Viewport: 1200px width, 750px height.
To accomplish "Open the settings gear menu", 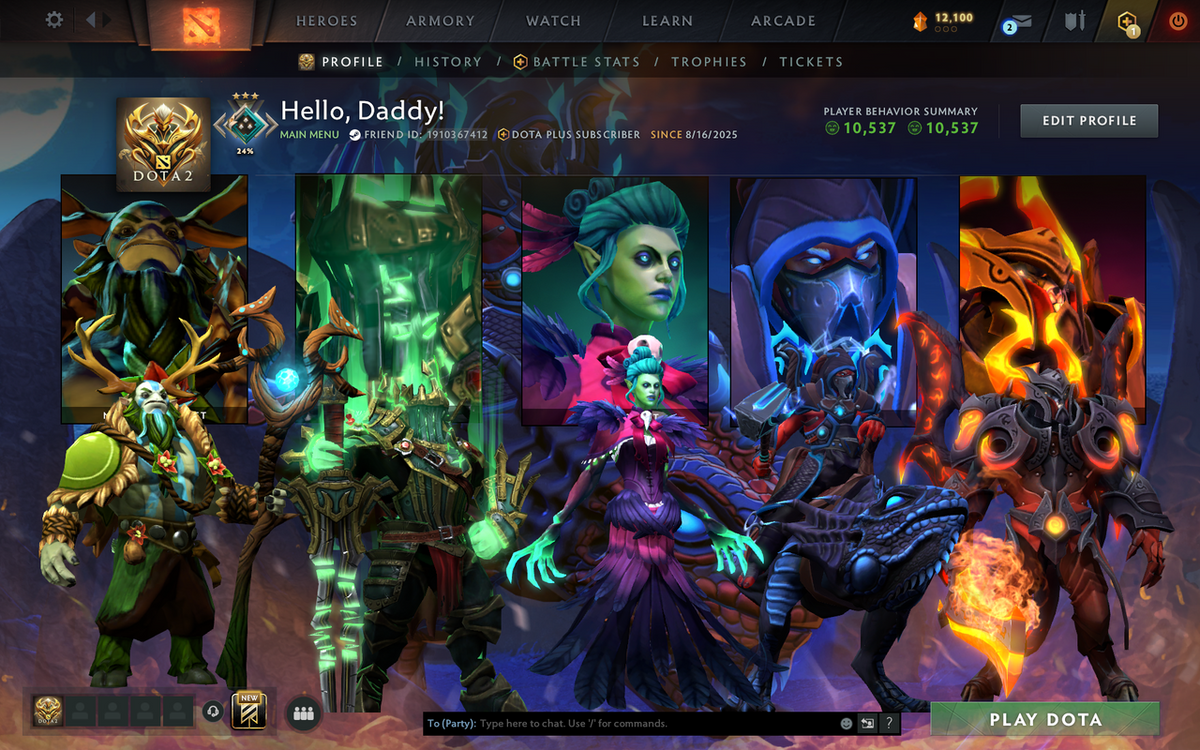I will coord(55,20).
